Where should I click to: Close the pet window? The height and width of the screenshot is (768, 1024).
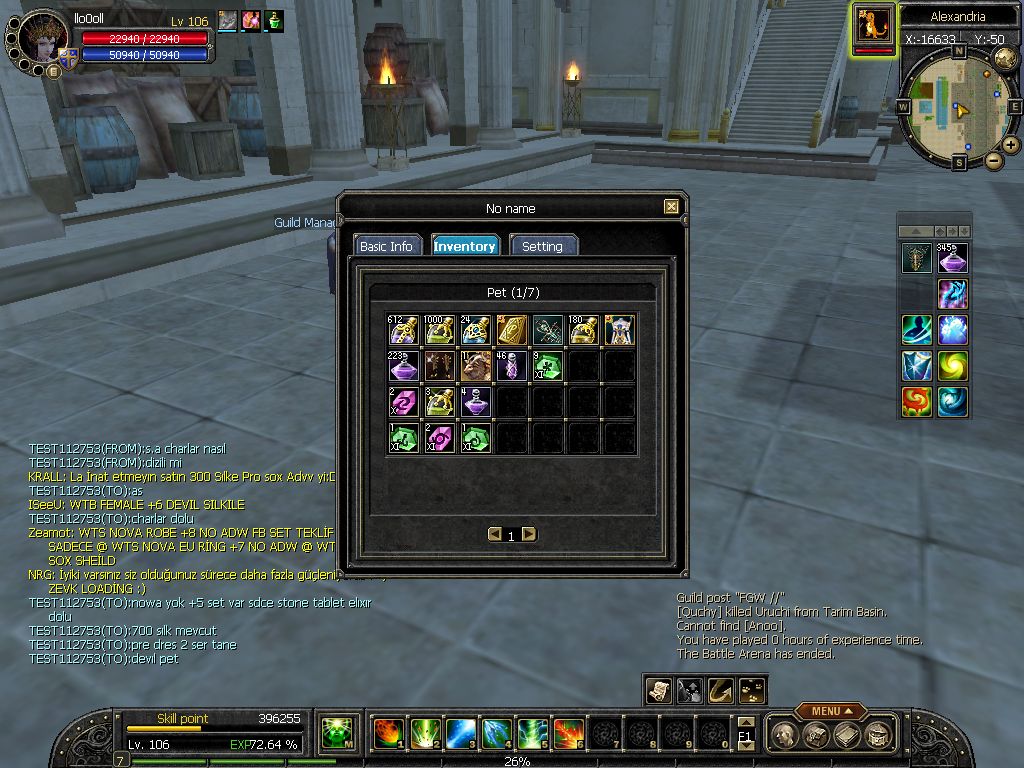(671, 207)
